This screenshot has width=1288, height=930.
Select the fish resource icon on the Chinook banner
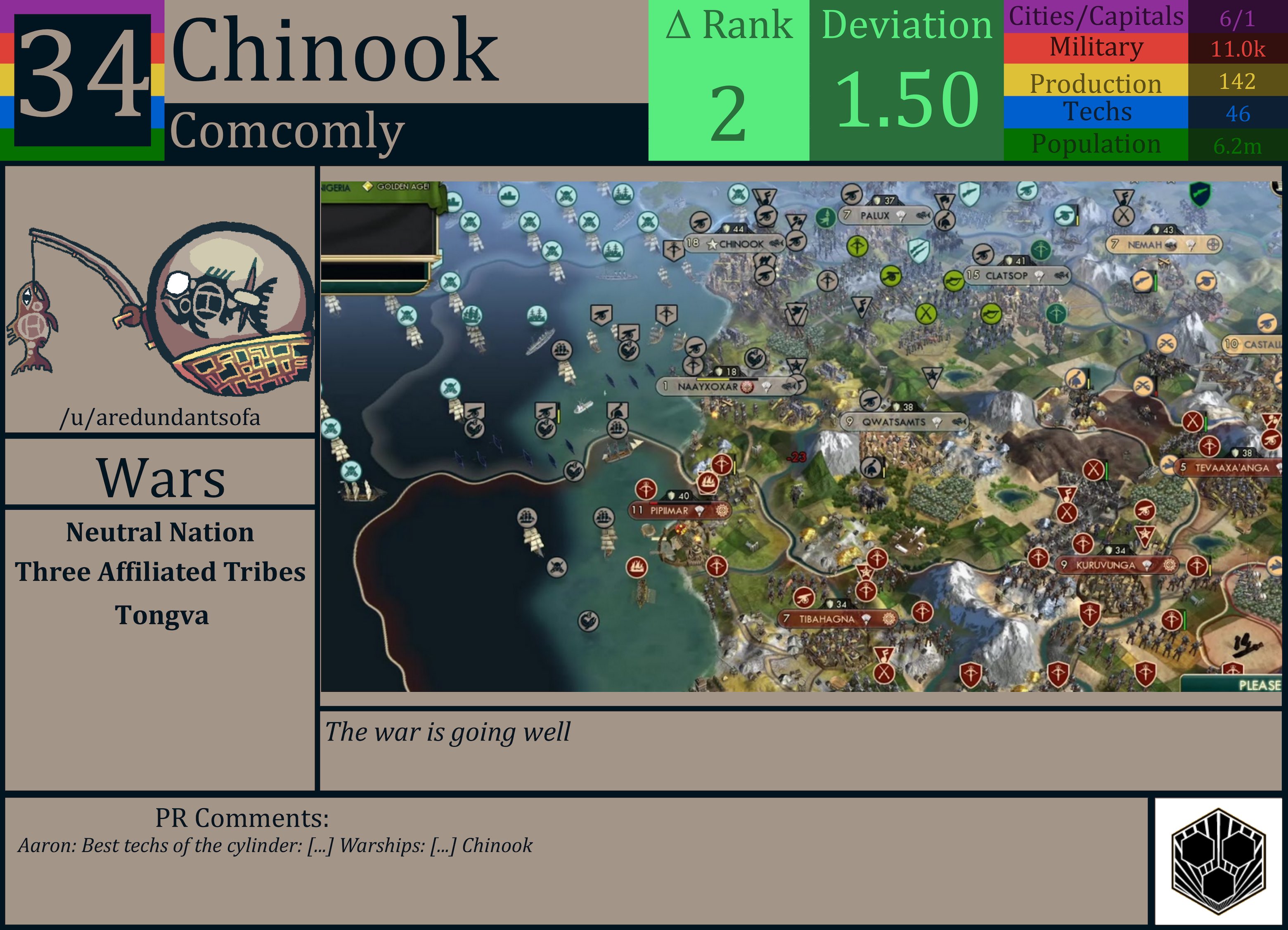click(777, 244)
